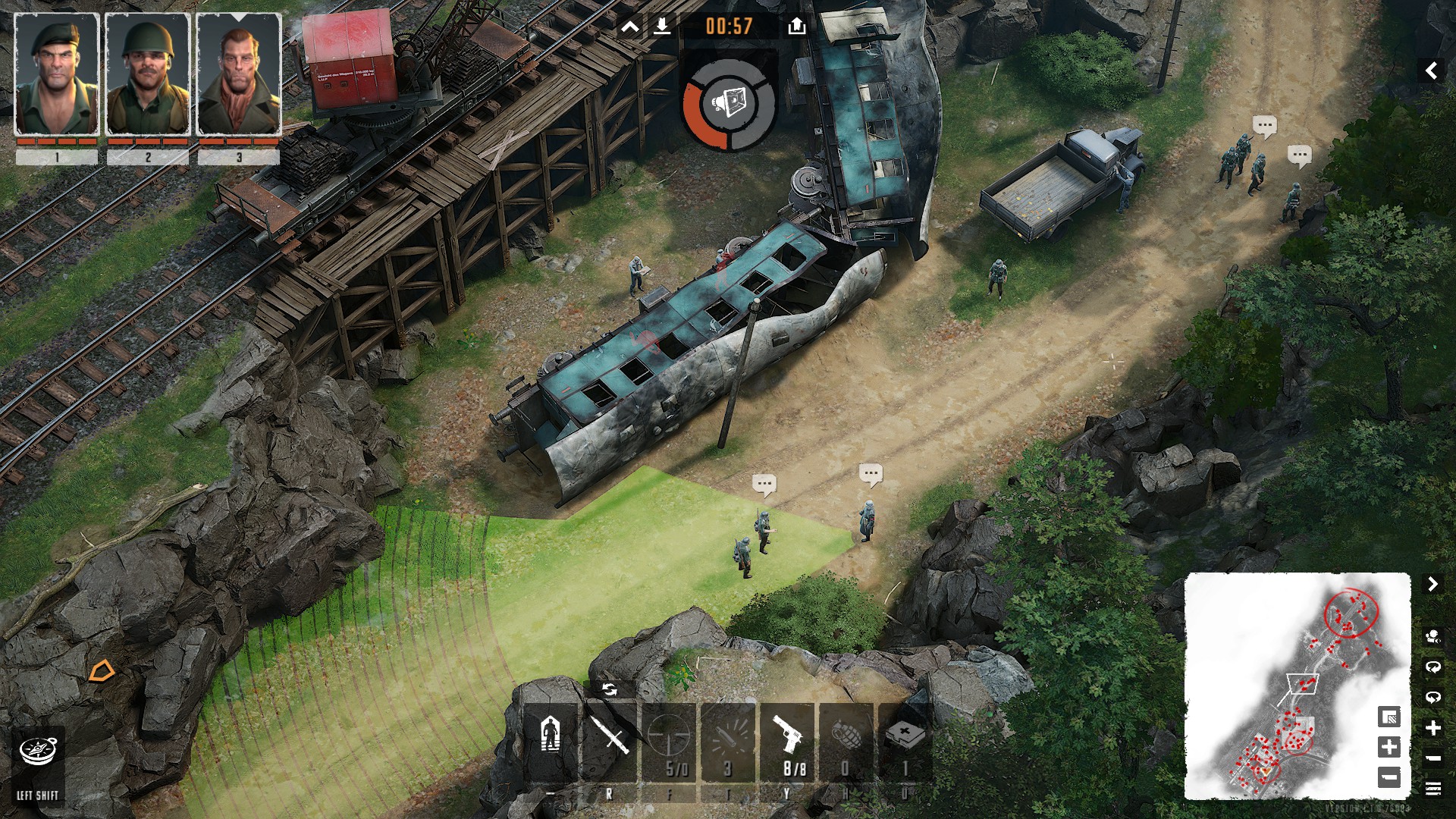
Task: Use the first aid kit slot
Action: coord(905,739)
